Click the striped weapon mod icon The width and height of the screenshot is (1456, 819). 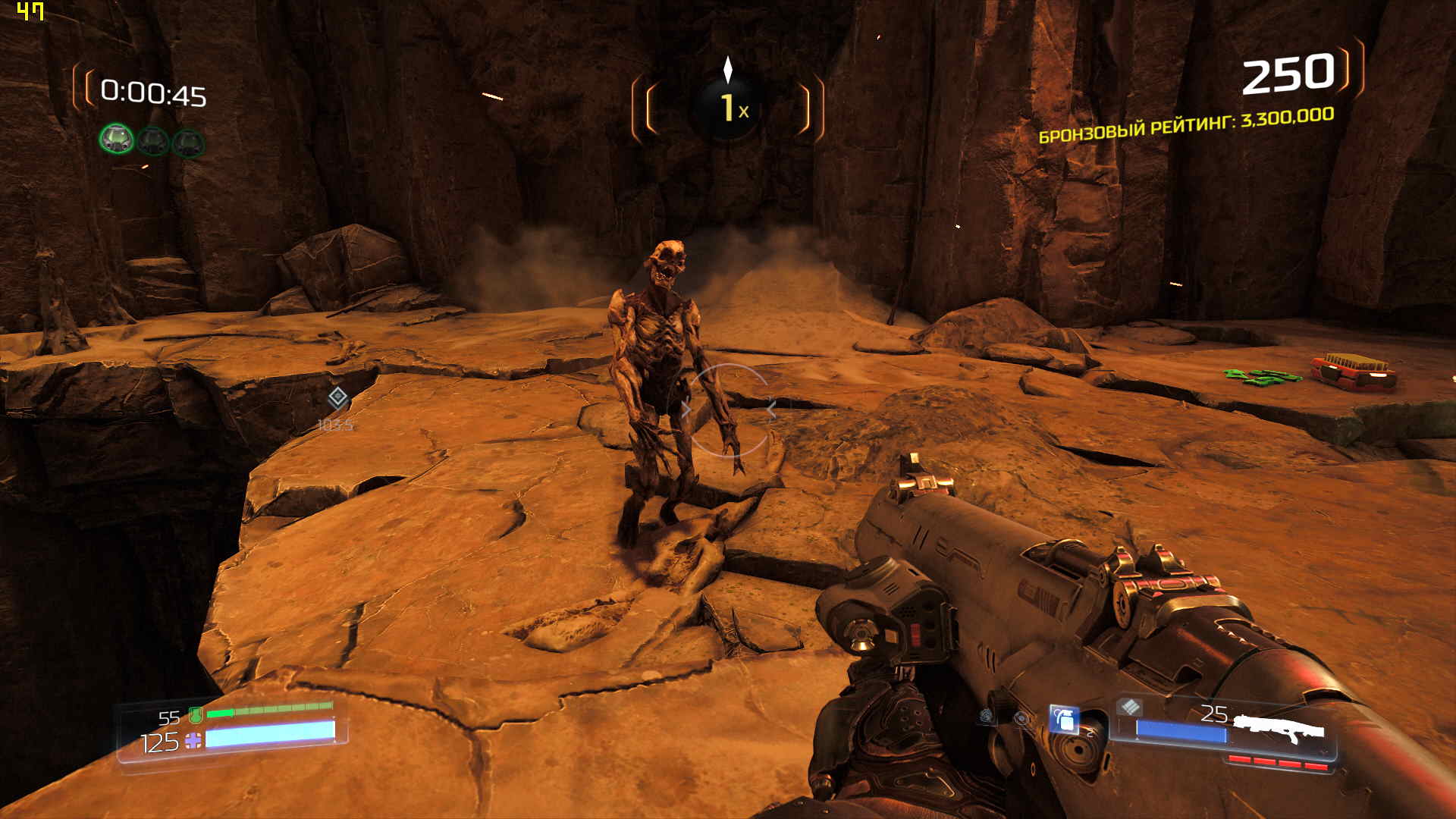click(x=1130, y=707)
